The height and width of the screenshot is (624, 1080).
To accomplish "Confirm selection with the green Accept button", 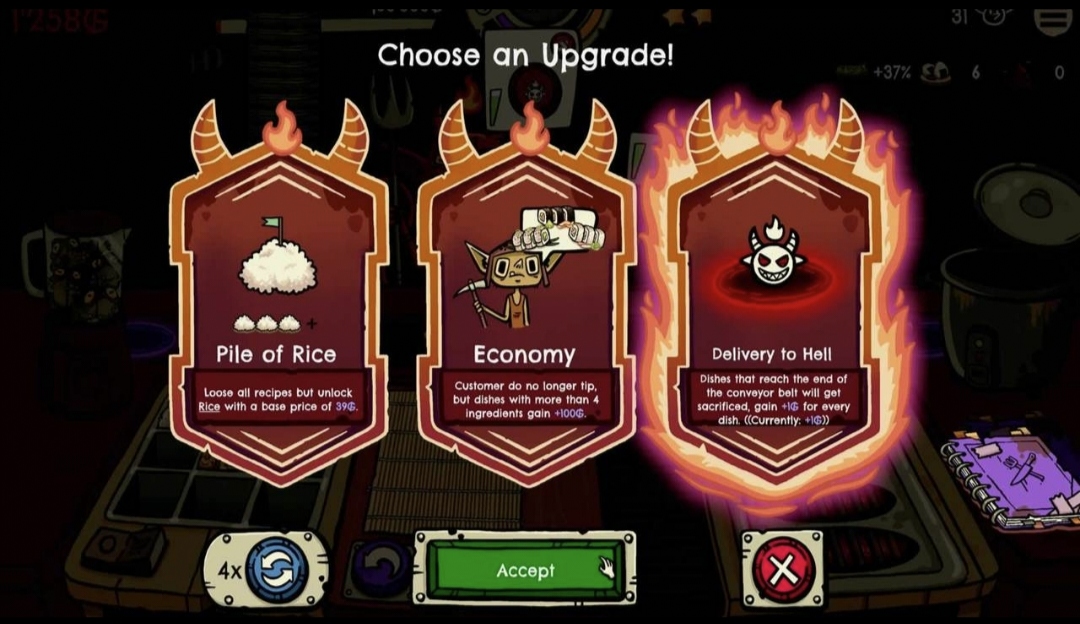I will 525,570.
